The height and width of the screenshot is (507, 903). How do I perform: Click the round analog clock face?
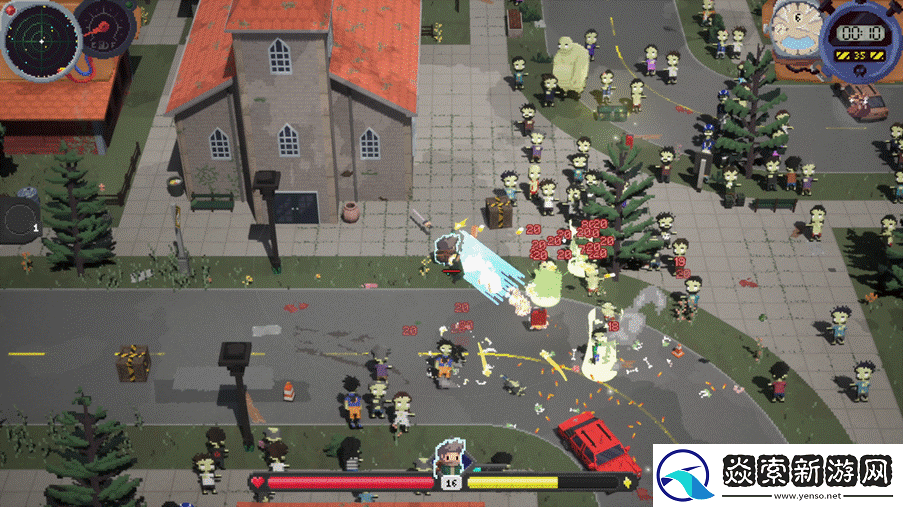(799, 26)
